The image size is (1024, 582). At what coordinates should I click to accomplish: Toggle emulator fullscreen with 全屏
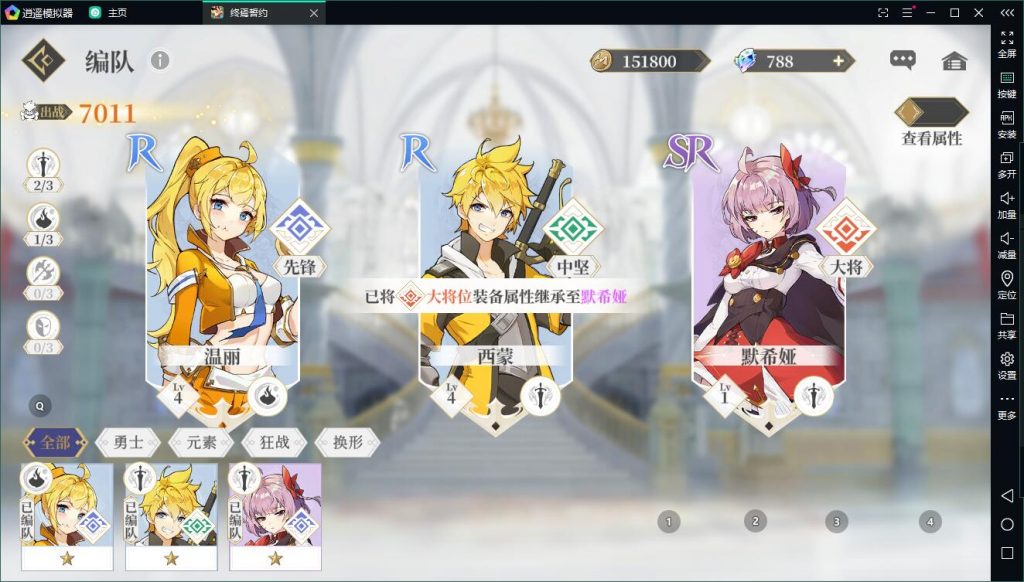click(1007, 43)
